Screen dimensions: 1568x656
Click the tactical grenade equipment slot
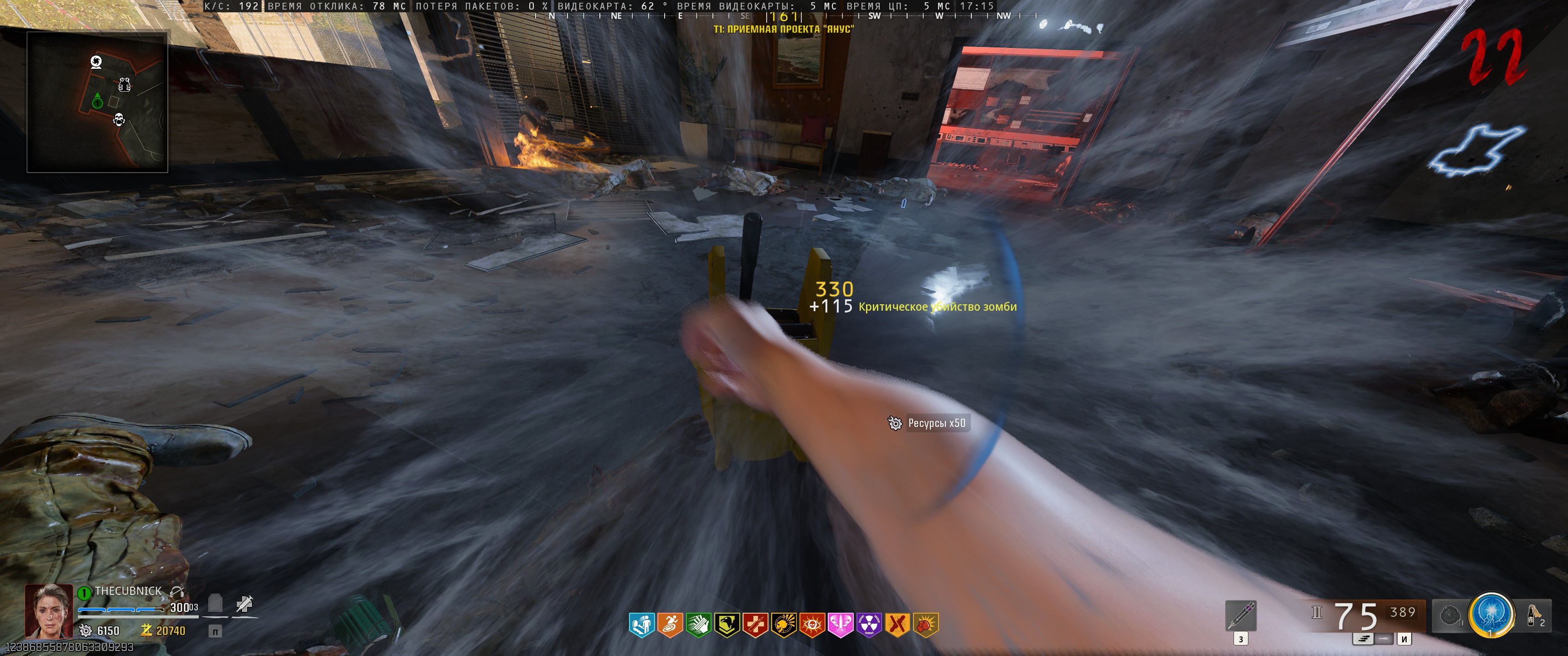click(1450, 616)
